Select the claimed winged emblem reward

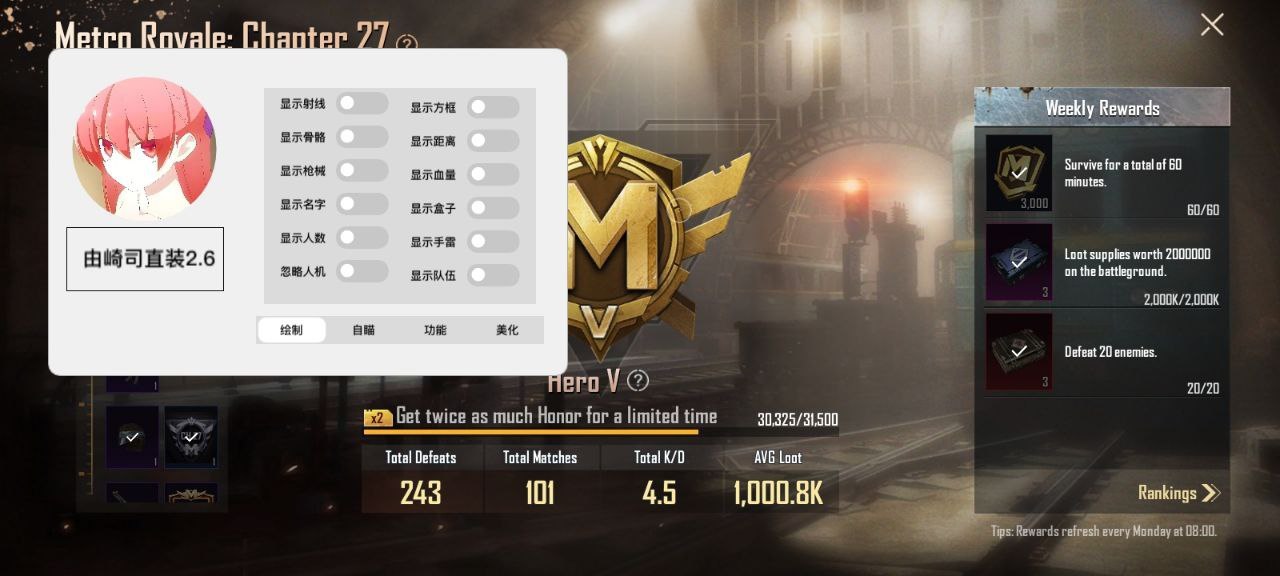tap(191, 437)
